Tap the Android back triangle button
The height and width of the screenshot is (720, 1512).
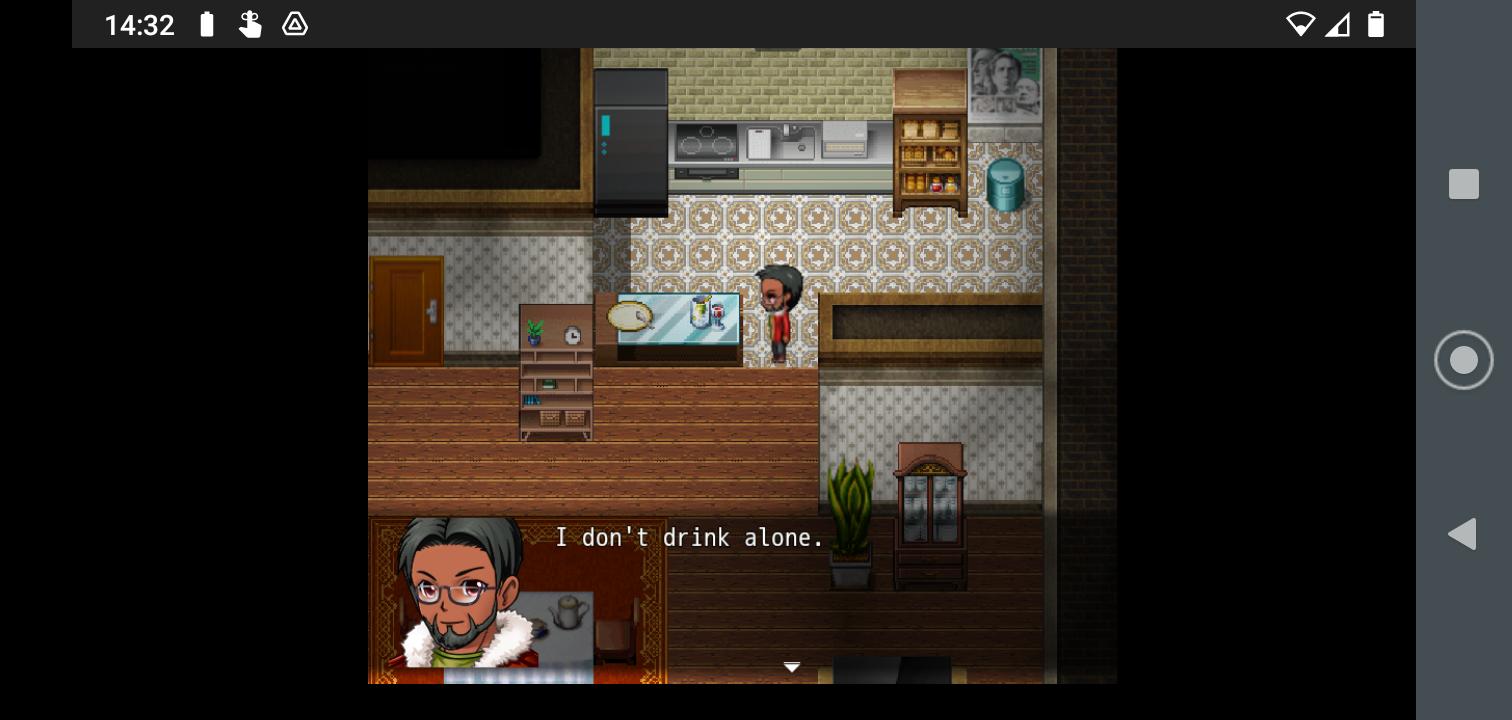[1462, 534]
